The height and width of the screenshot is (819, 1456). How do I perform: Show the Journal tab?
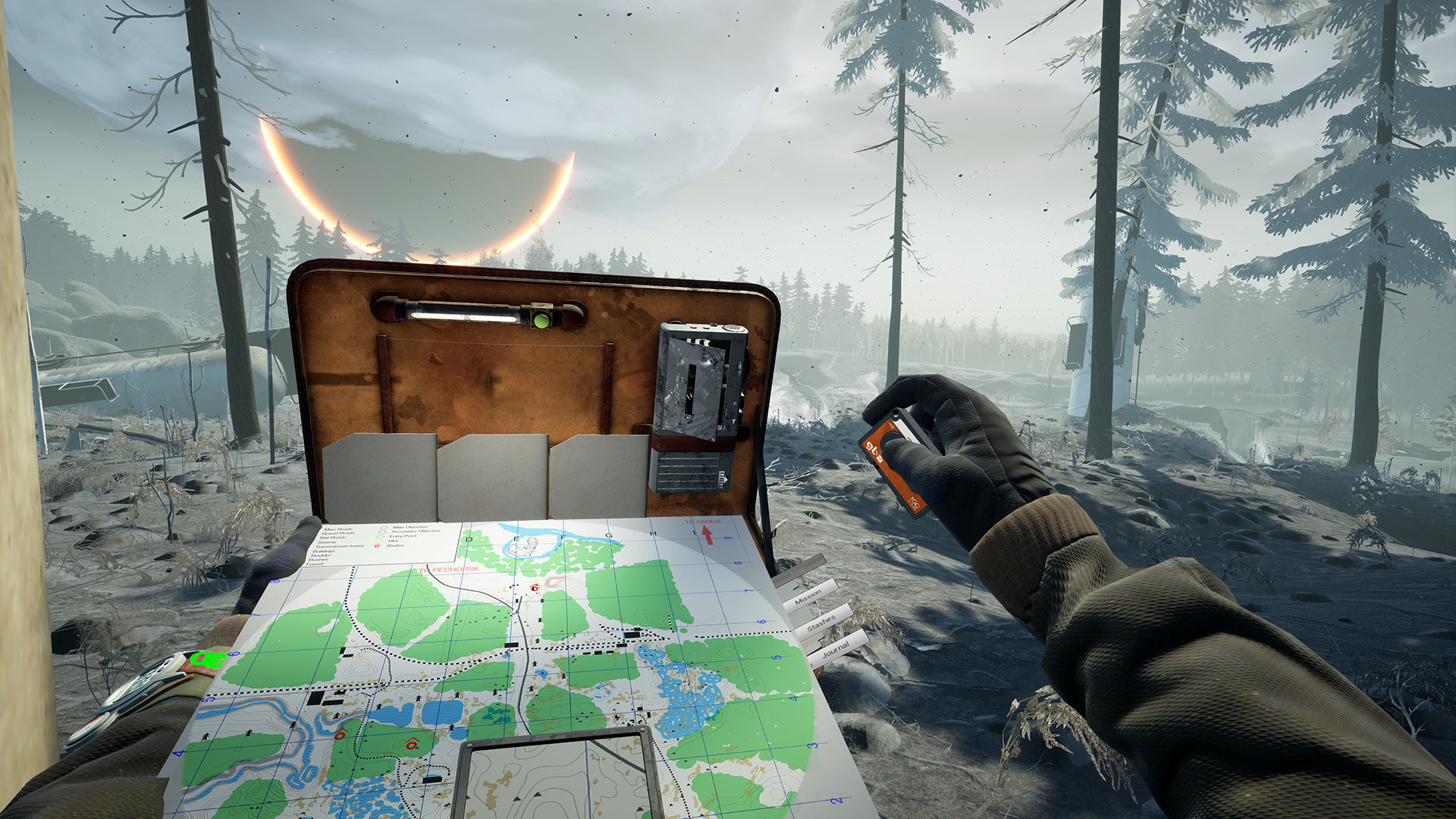(x=836, y=648)
